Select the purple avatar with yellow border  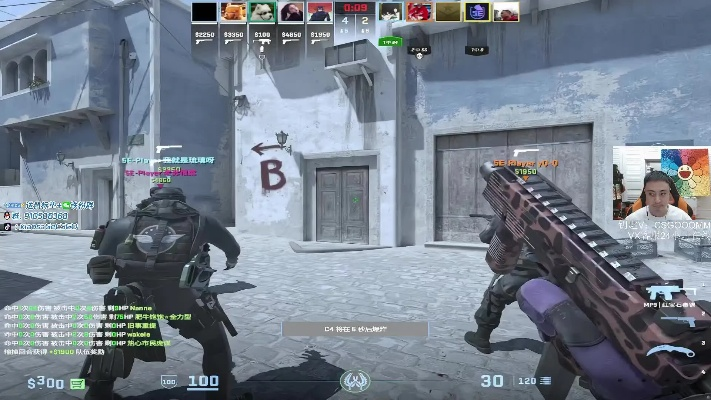pos(477,12)
